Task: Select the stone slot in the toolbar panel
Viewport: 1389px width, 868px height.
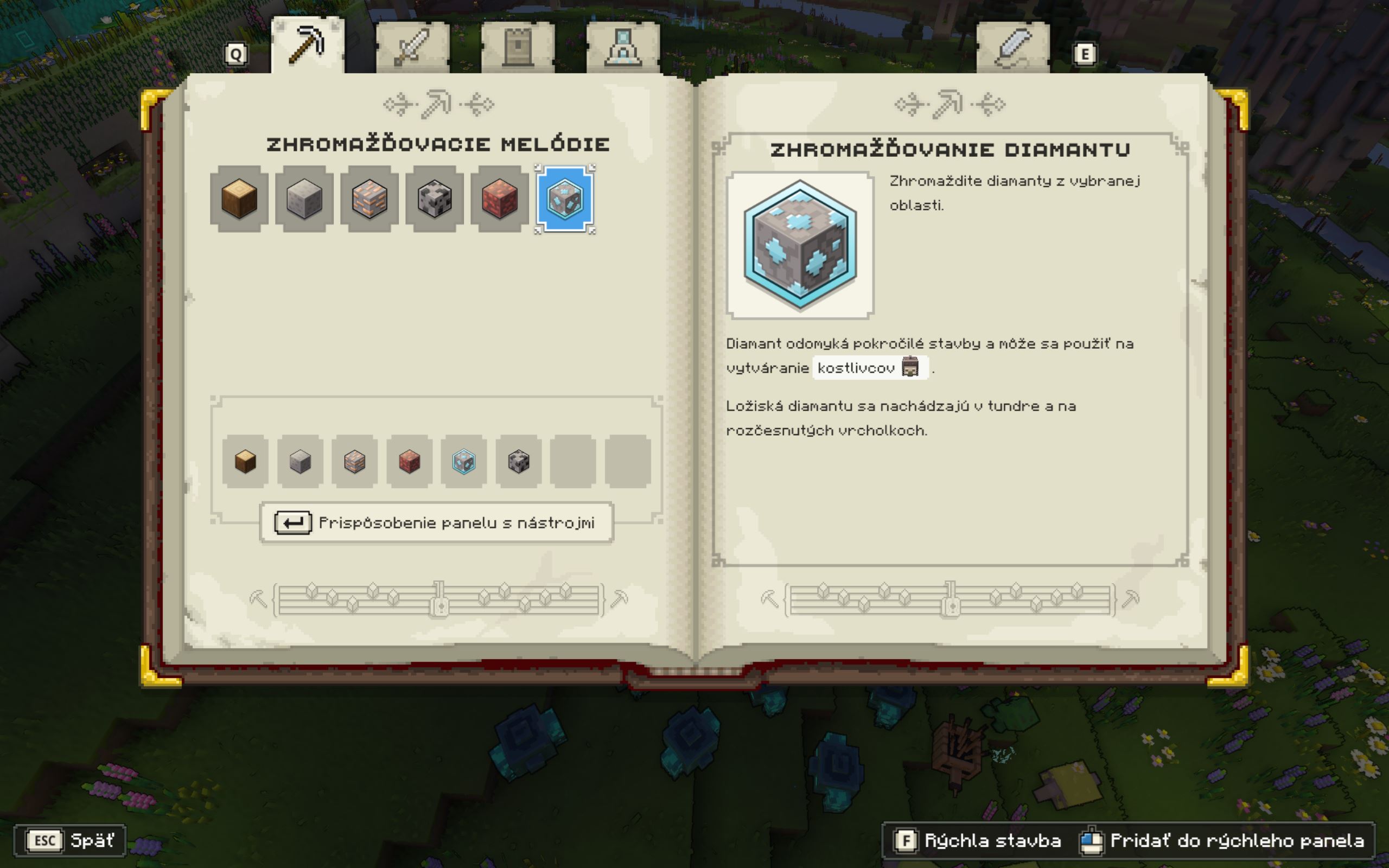Action: 300,462
